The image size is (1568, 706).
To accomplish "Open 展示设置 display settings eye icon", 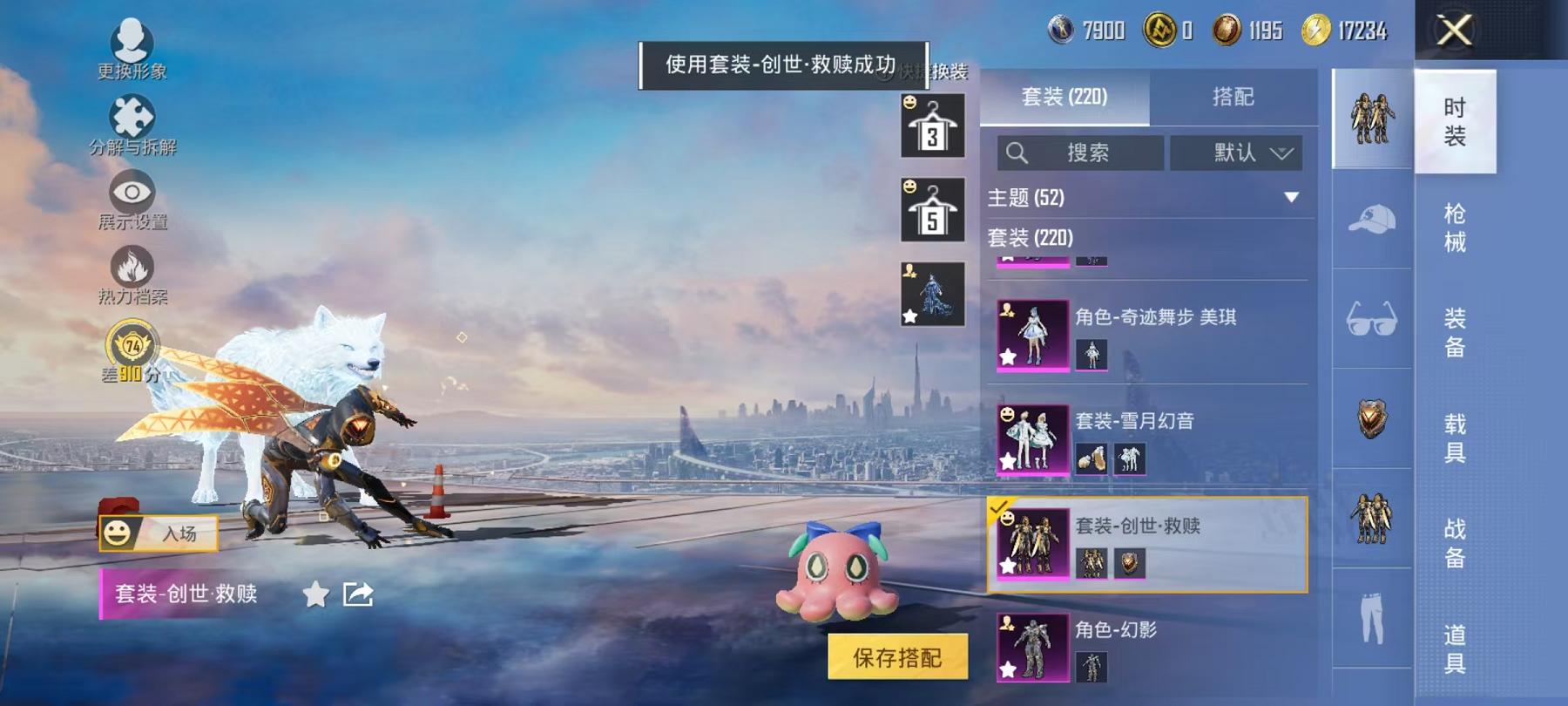I will point(131,190).
